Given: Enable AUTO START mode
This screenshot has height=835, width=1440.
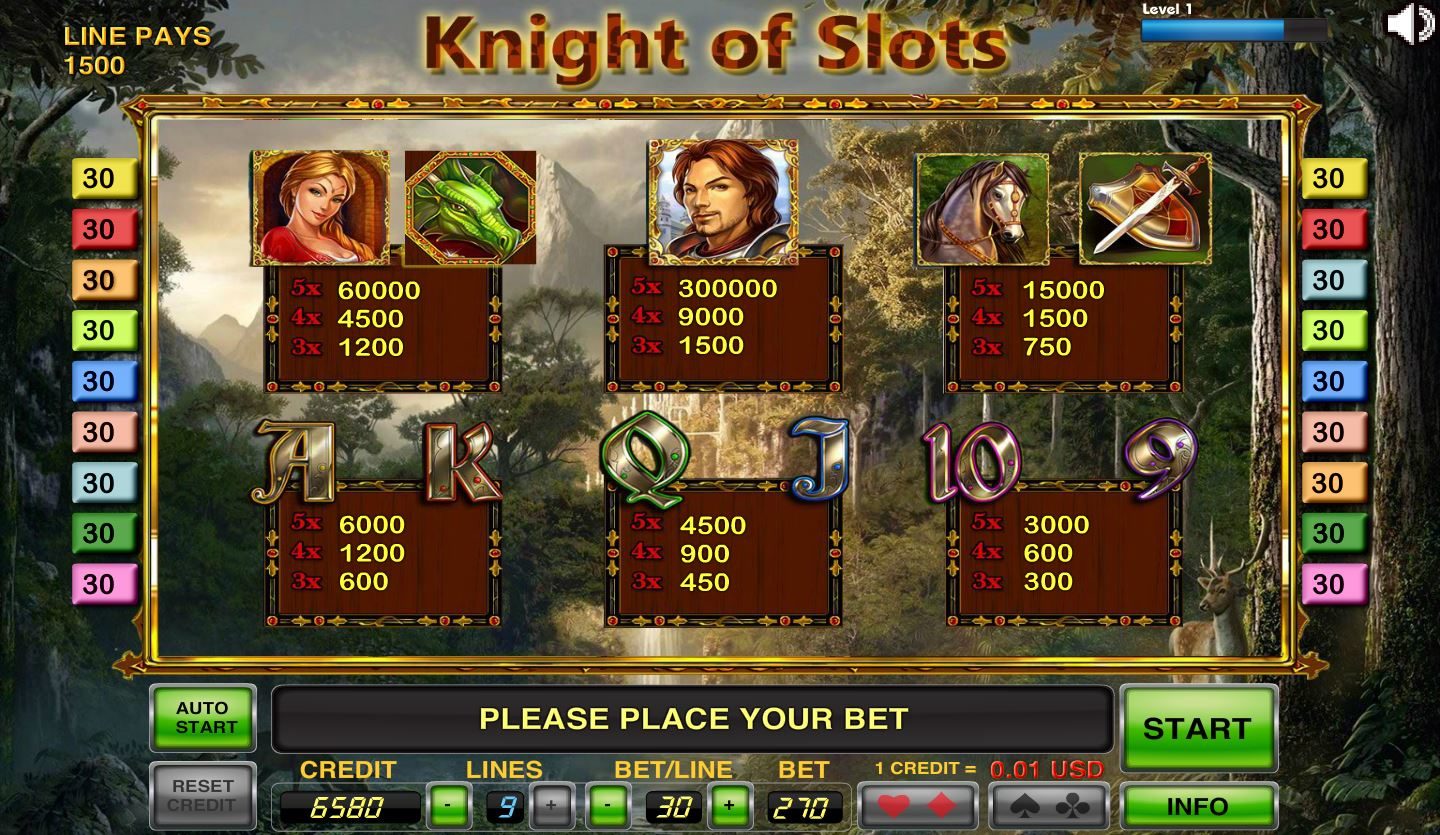Looking at the screenshot, I should (203, 718).
